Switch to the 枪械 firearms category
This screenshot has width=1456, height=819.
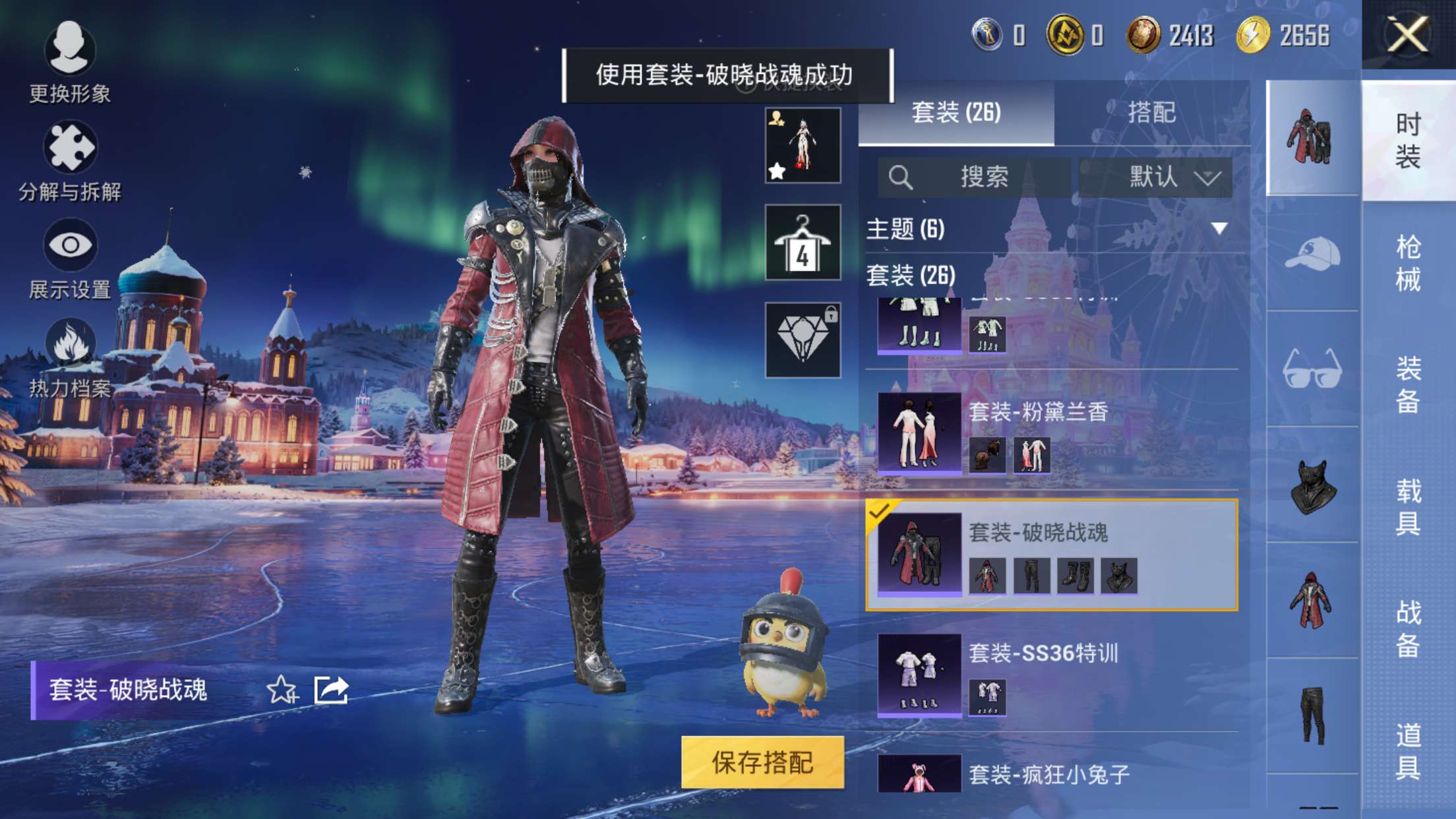1408,263
